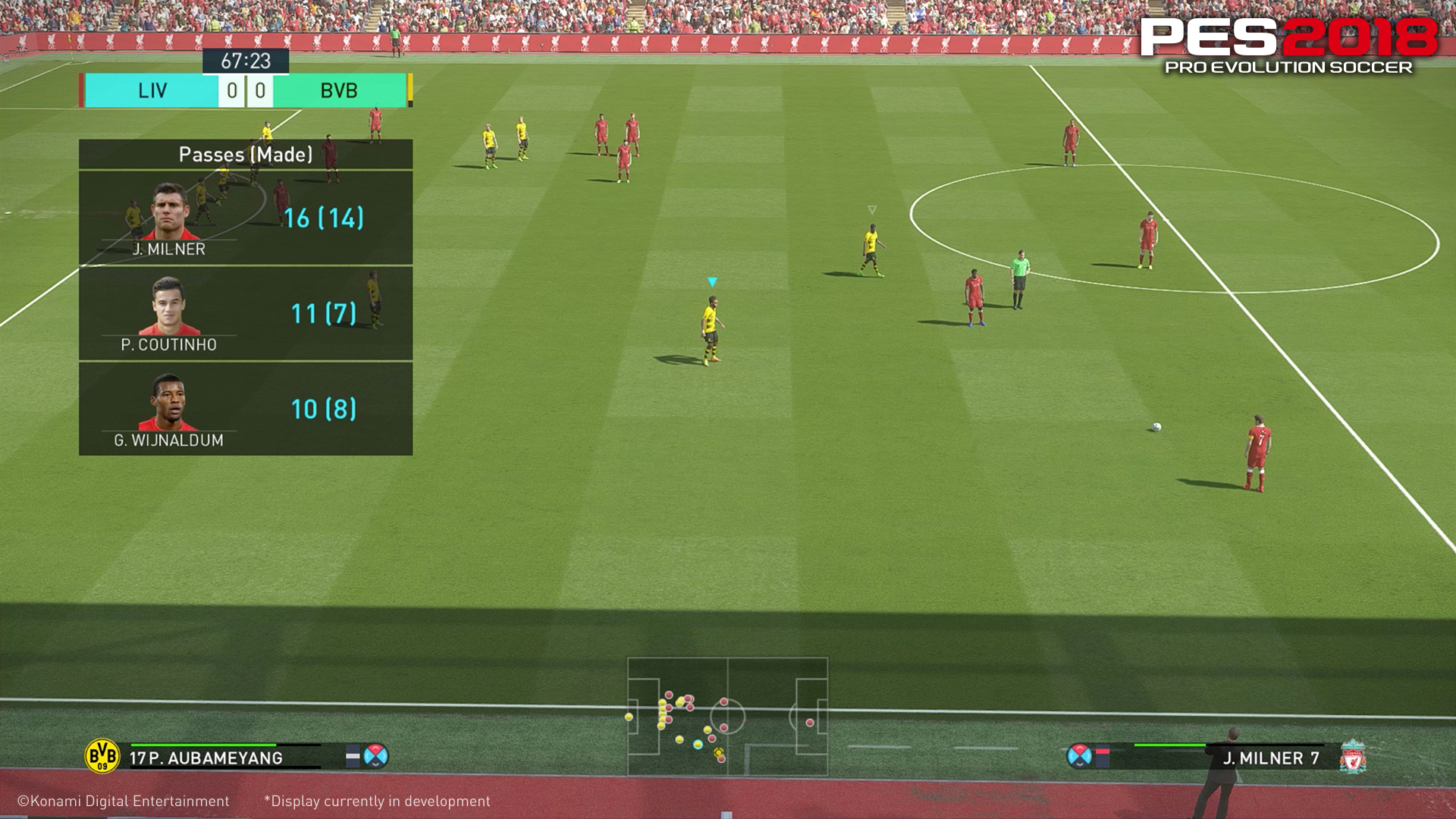Viewport: 1456px width, 819px height.
Task: Select the P. Aubameyang player name panel
Action: point(206,758)
